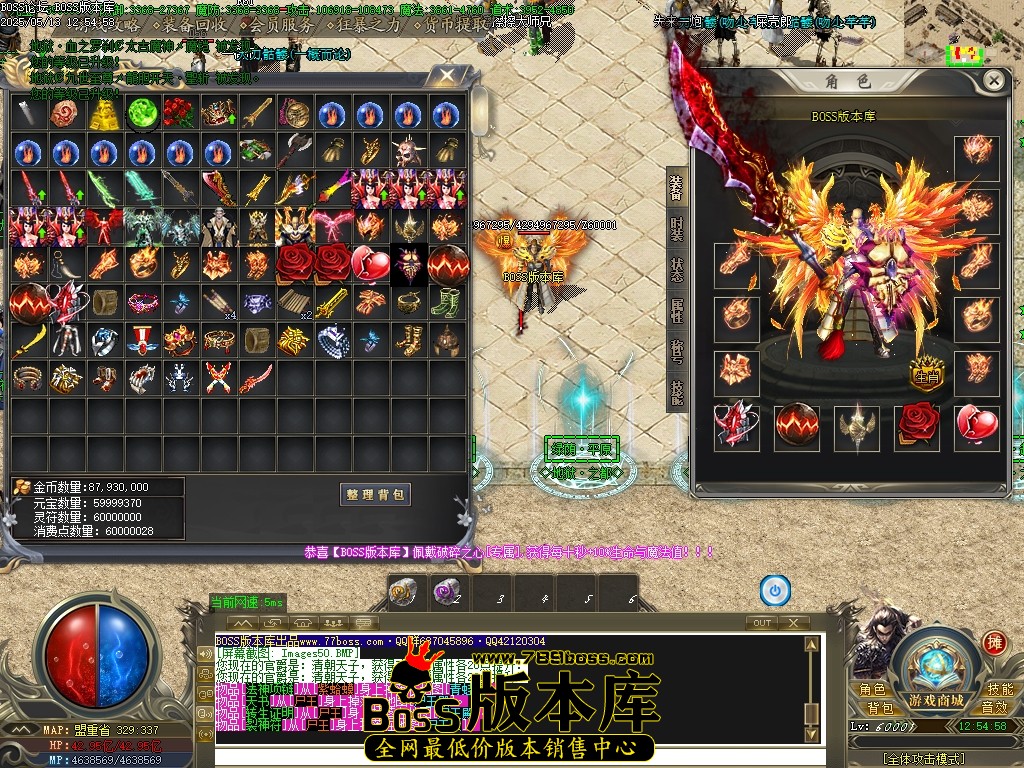Open the 状态 status tab

coord(677,271)
